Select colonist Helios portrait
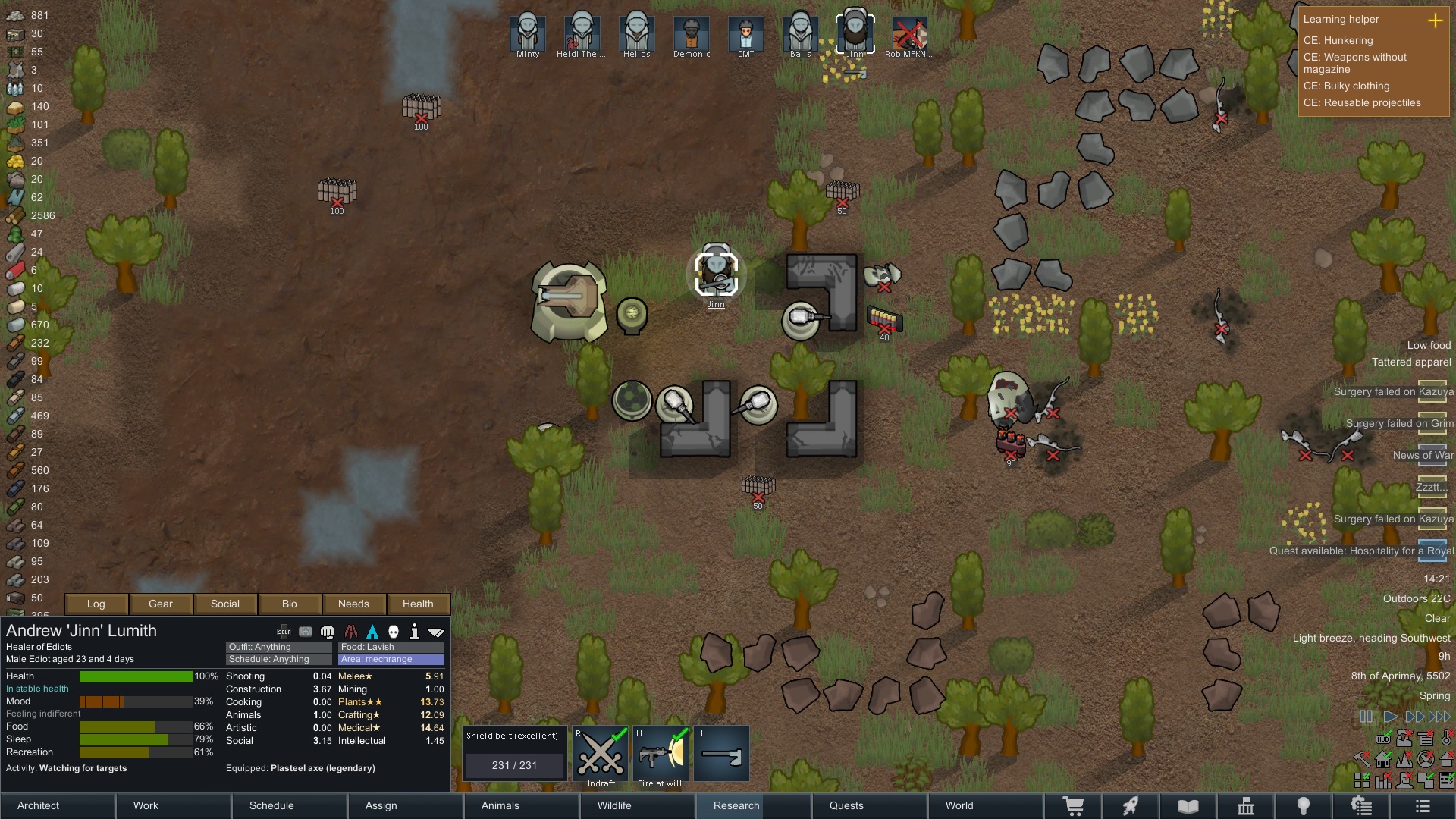Screen dimensions: 1456x819 pyautogui.click(x=637, y=34)
